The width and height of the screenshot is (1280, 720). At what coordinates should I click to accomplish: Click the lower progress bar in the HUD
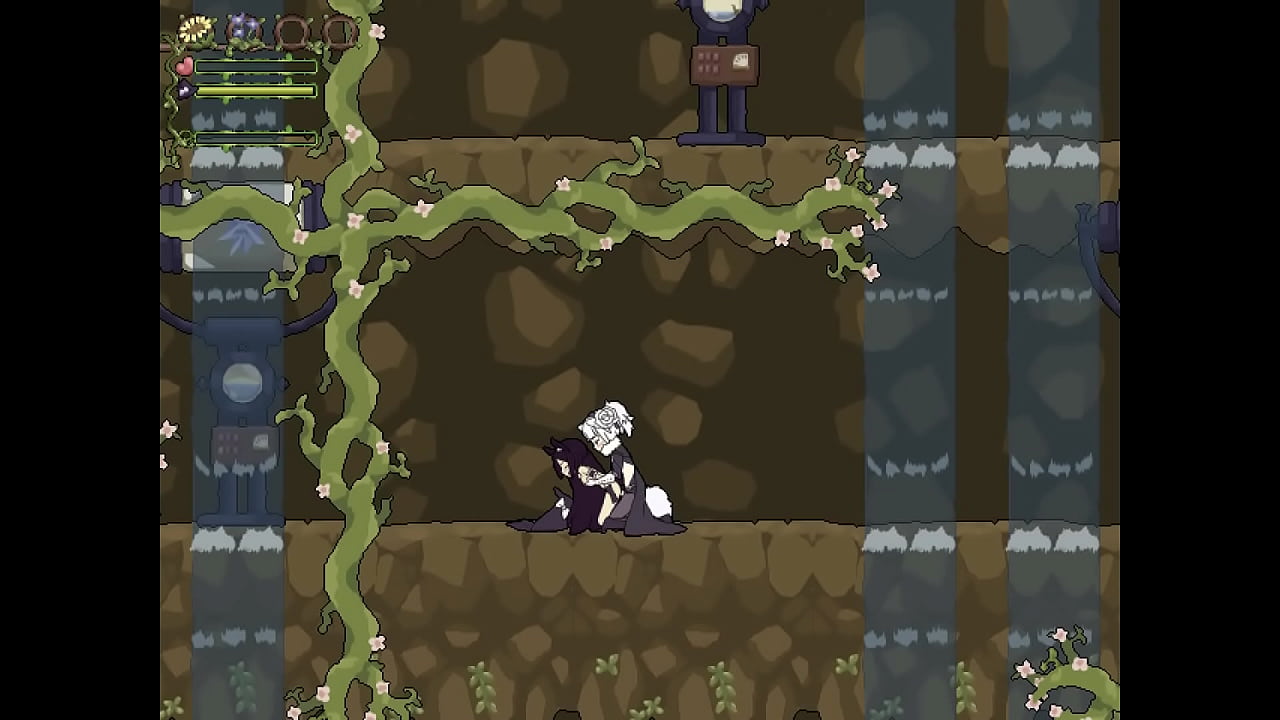tap(255, 137)
